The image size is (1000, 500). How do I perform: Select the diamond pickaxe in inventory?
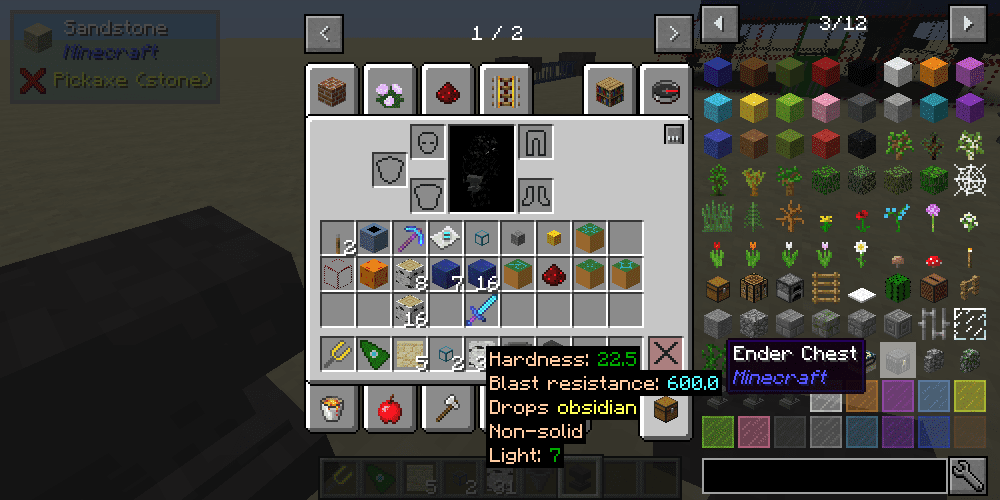409,238
